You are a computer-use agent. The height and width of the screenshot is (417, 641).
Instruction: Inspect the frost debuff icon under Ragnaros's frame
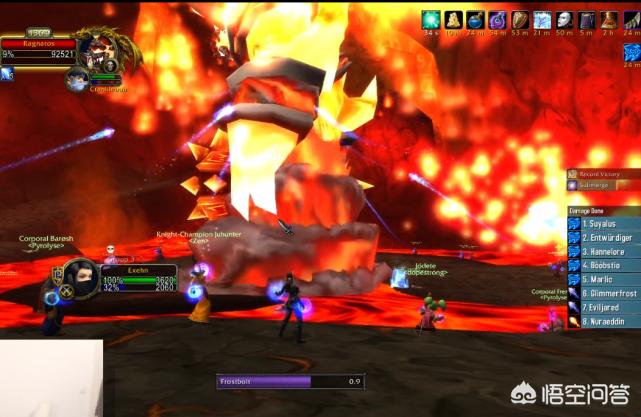click(6, 75)
